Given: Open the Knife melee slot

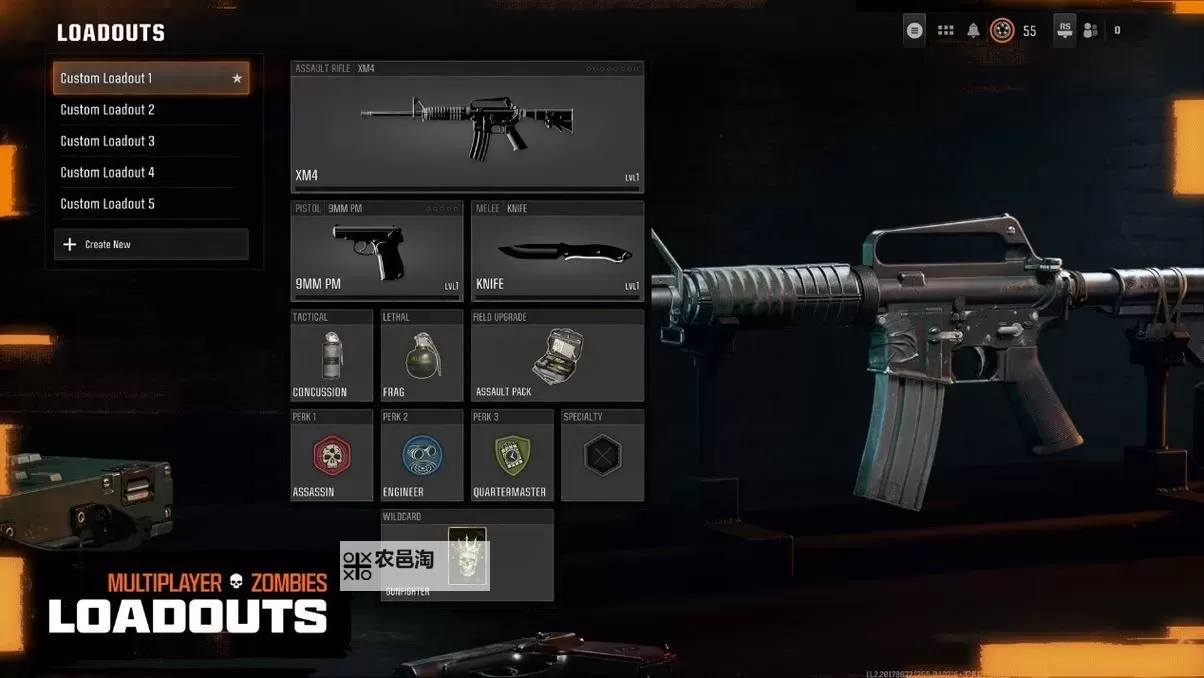Looking at the screenshot, I should (x=557, y=251).
